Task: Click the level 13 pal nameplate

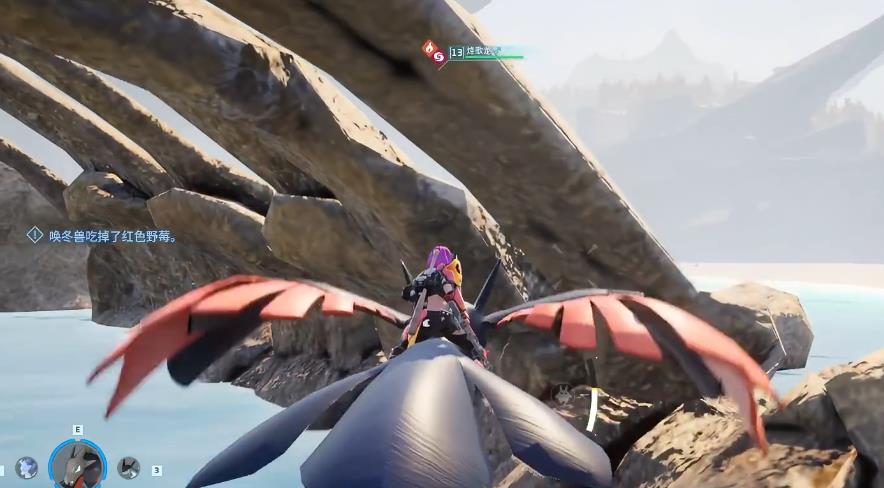Action: (485, 52)
